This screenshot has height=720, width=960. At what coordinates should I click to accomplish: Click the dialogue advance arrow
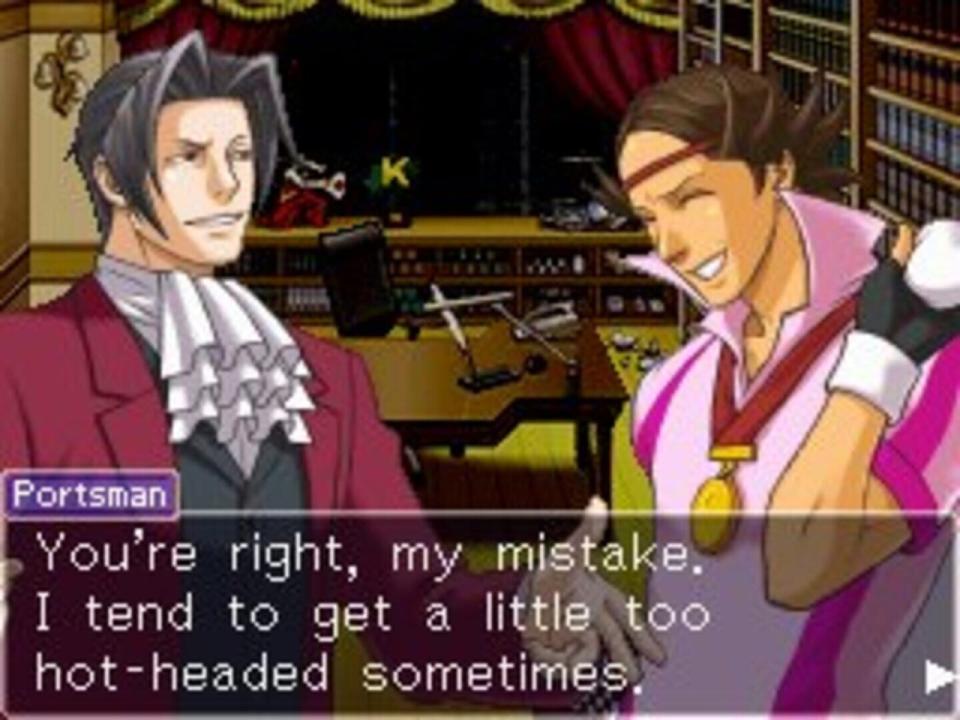pos(940,677)
